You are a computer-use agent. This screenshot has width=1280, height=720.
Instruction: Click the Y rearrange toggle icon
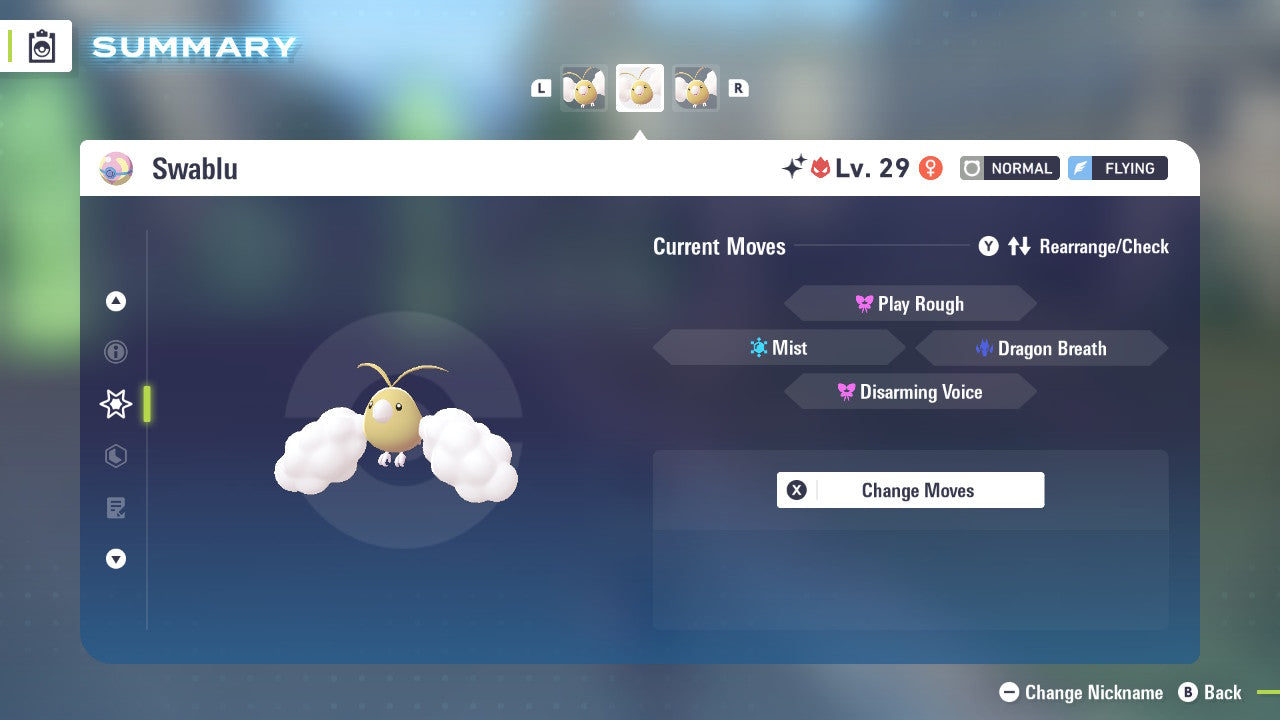989,246
